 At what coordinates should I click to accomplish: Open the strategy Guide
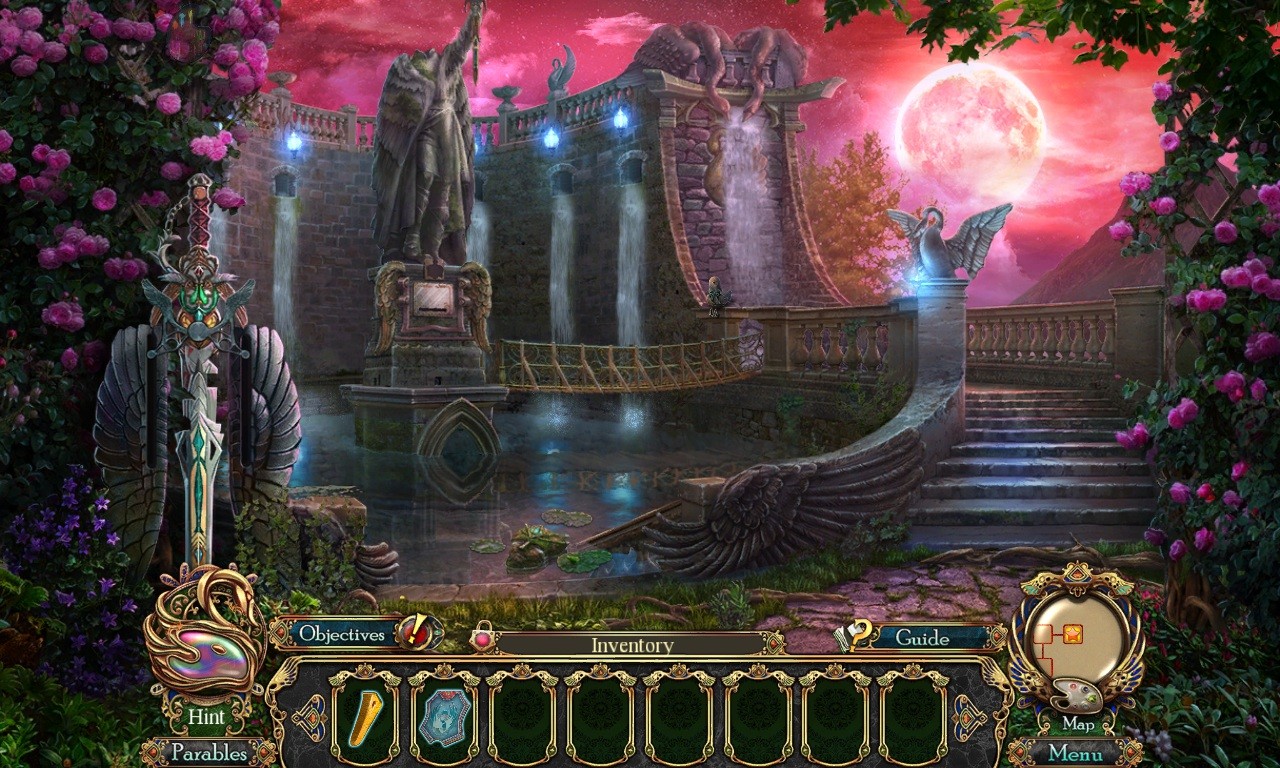[924, 636]
